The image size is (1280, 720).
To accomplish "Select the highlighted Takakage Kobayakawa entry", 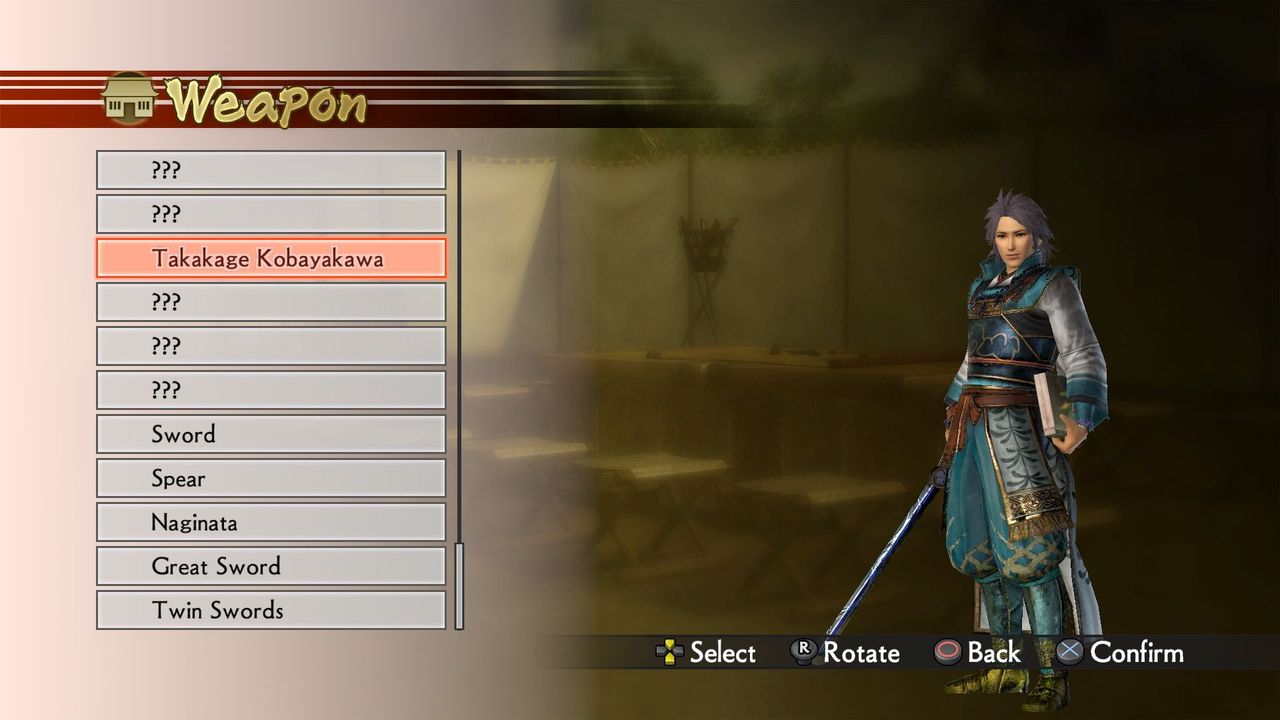I will coord(270,258).
